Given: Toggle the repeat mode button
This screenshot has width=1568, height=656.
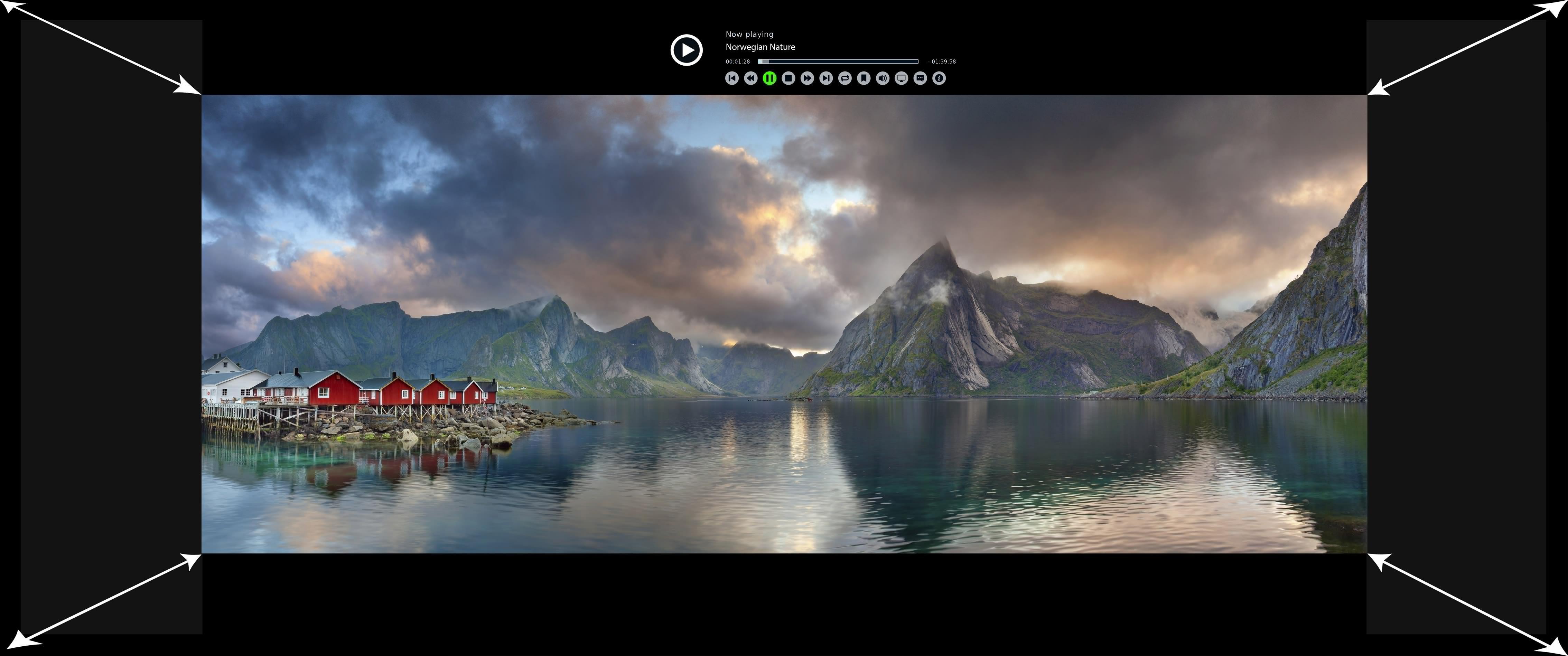Looking at the screenshot, I should tap(845, 78).
